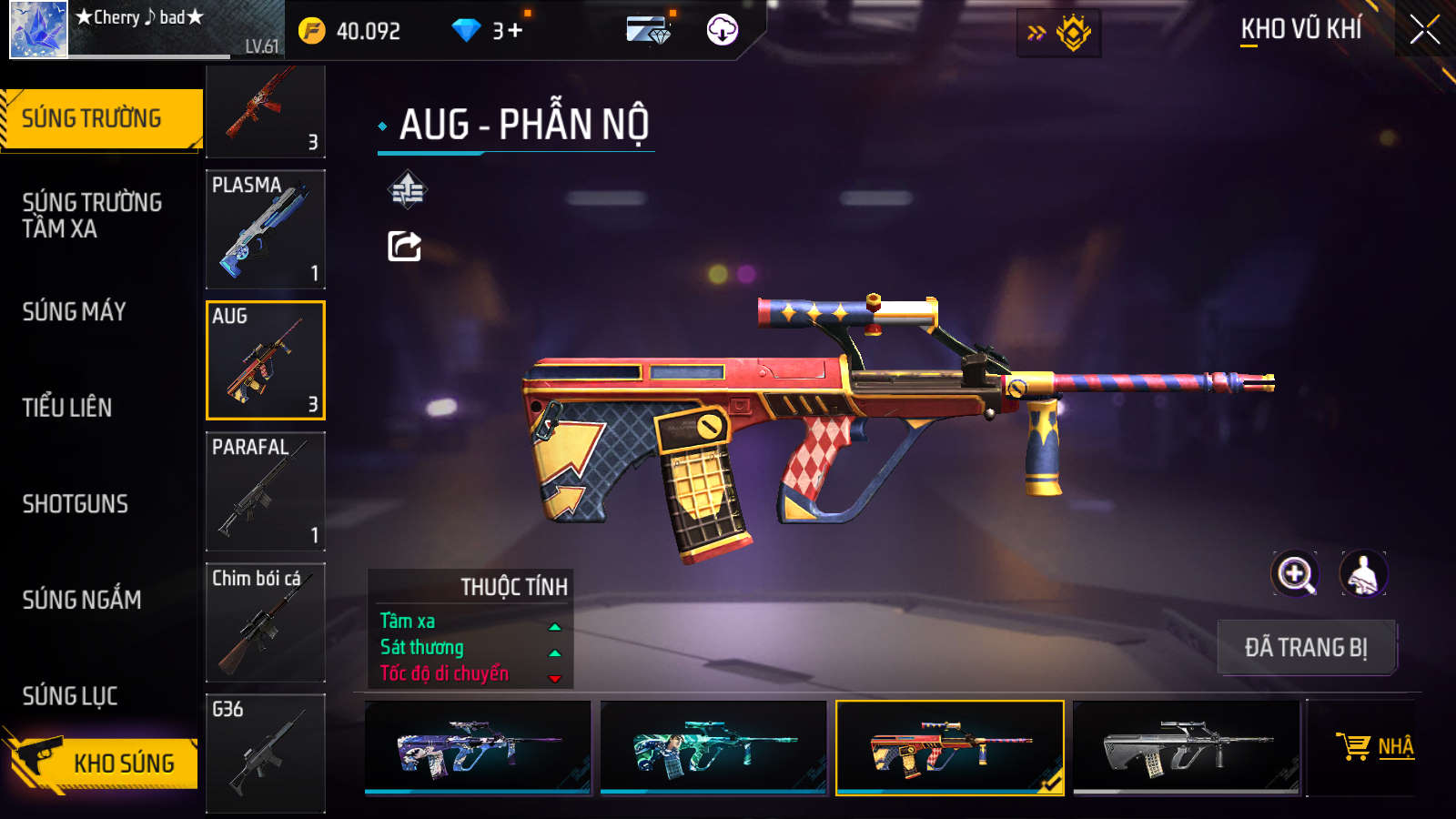Choose the PARAFAL weapon slot
This screenshot has width=1456, height=819.
point(266,491)
